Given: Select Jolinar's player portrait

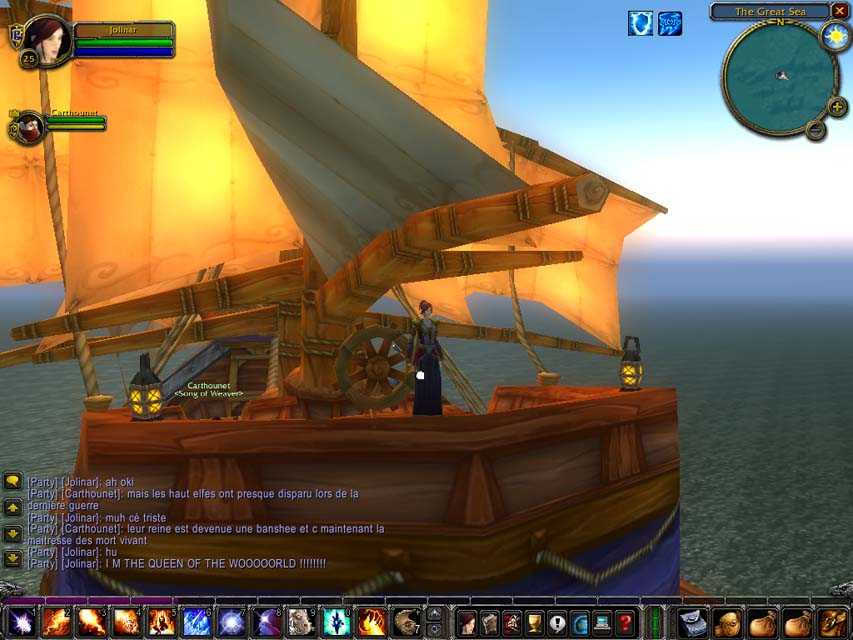Looking at the screenshot, I should 48,39.
